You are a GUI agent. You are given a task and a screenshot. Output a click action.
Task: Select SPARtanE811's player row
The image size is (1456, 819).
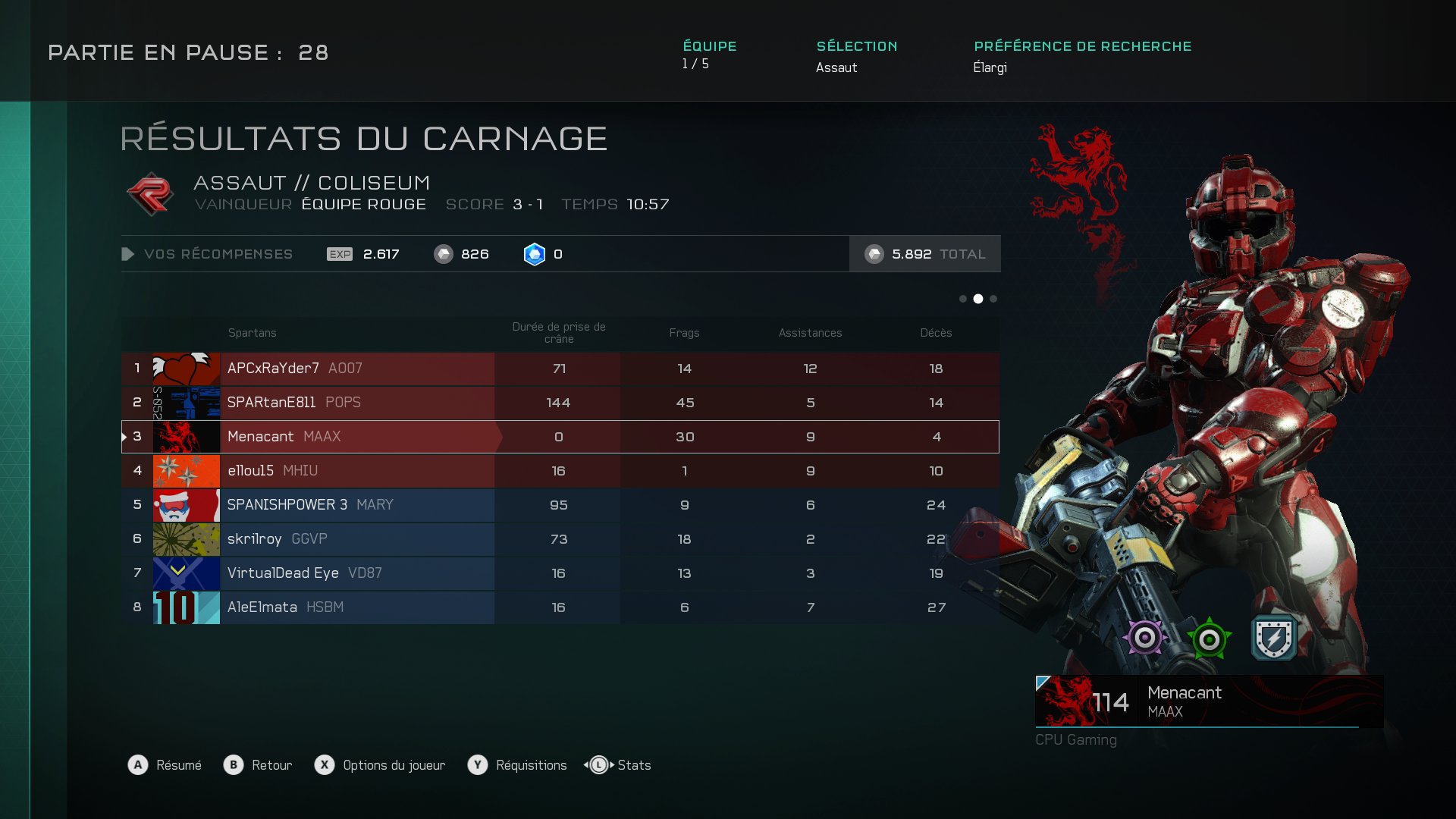(560, 403)
